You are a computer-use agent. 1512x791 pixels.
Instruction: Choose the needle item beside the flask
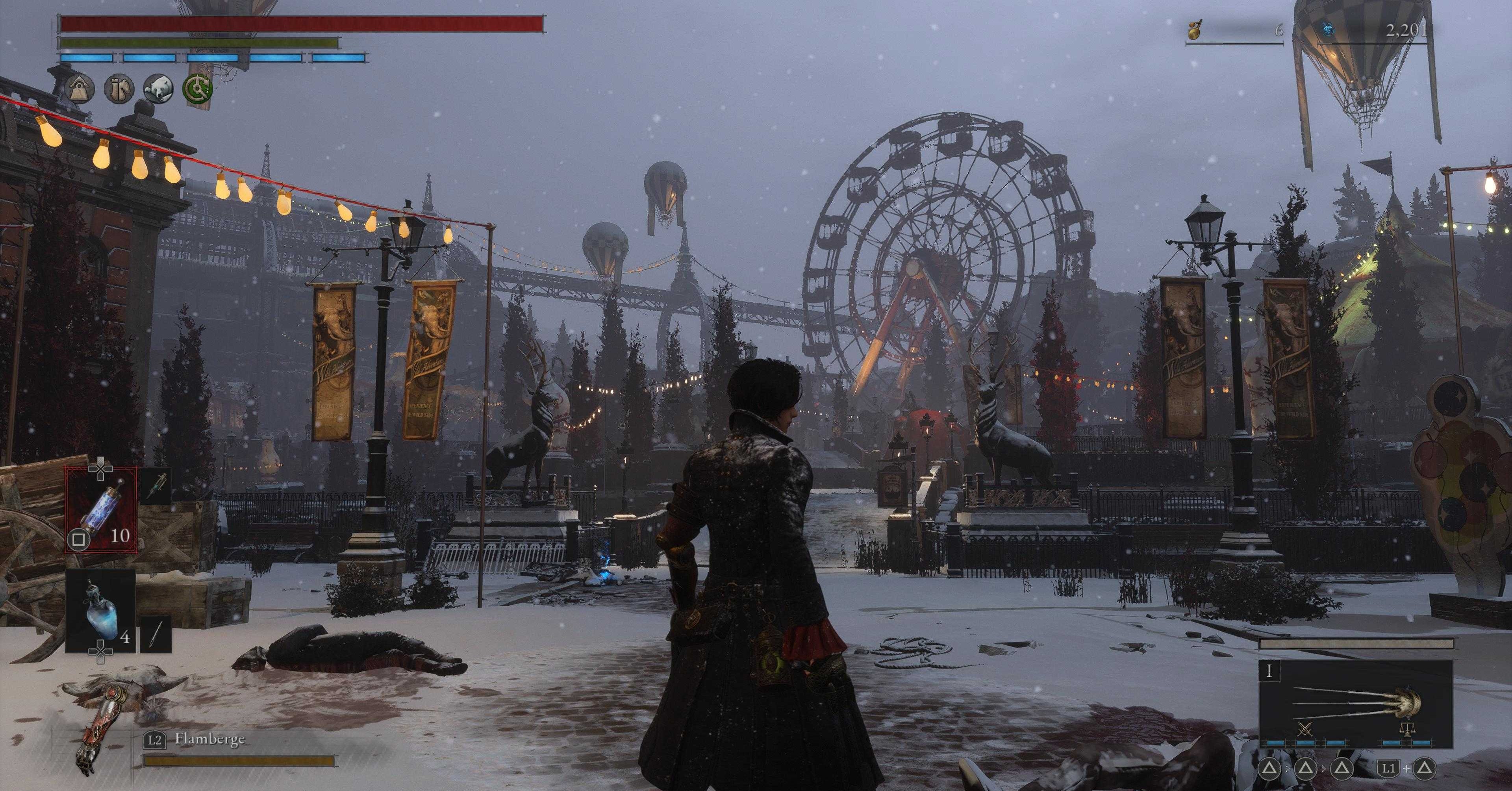click(157, 634)
